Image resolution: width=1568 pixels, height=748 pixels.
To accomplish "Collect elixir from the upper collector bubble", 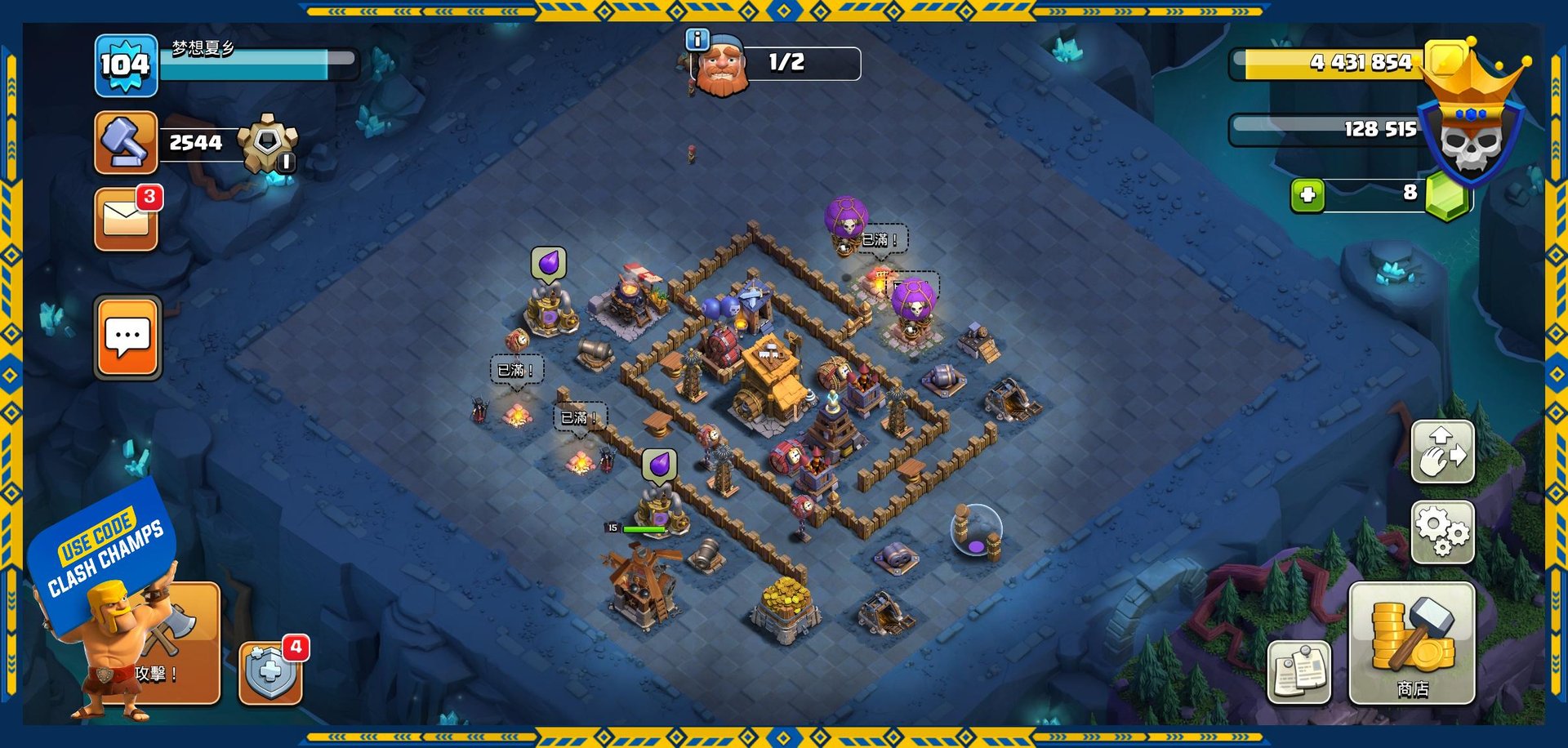I will 549,265.
